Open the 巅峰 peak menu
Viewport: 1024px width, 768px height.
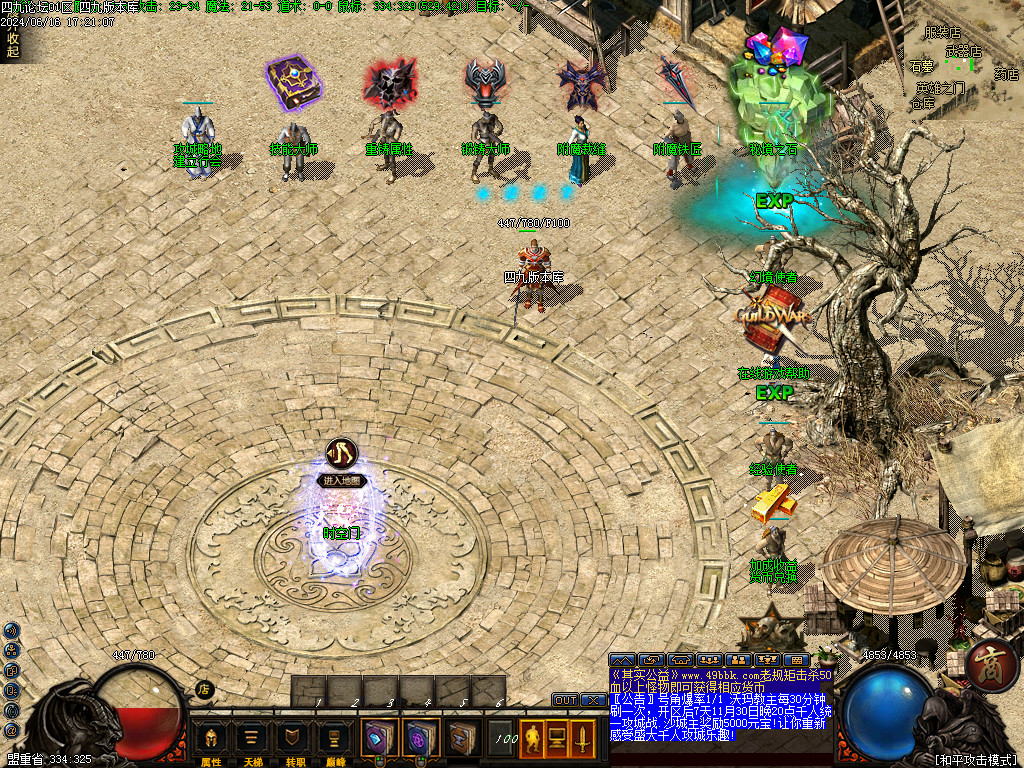(x=334, y=740)
